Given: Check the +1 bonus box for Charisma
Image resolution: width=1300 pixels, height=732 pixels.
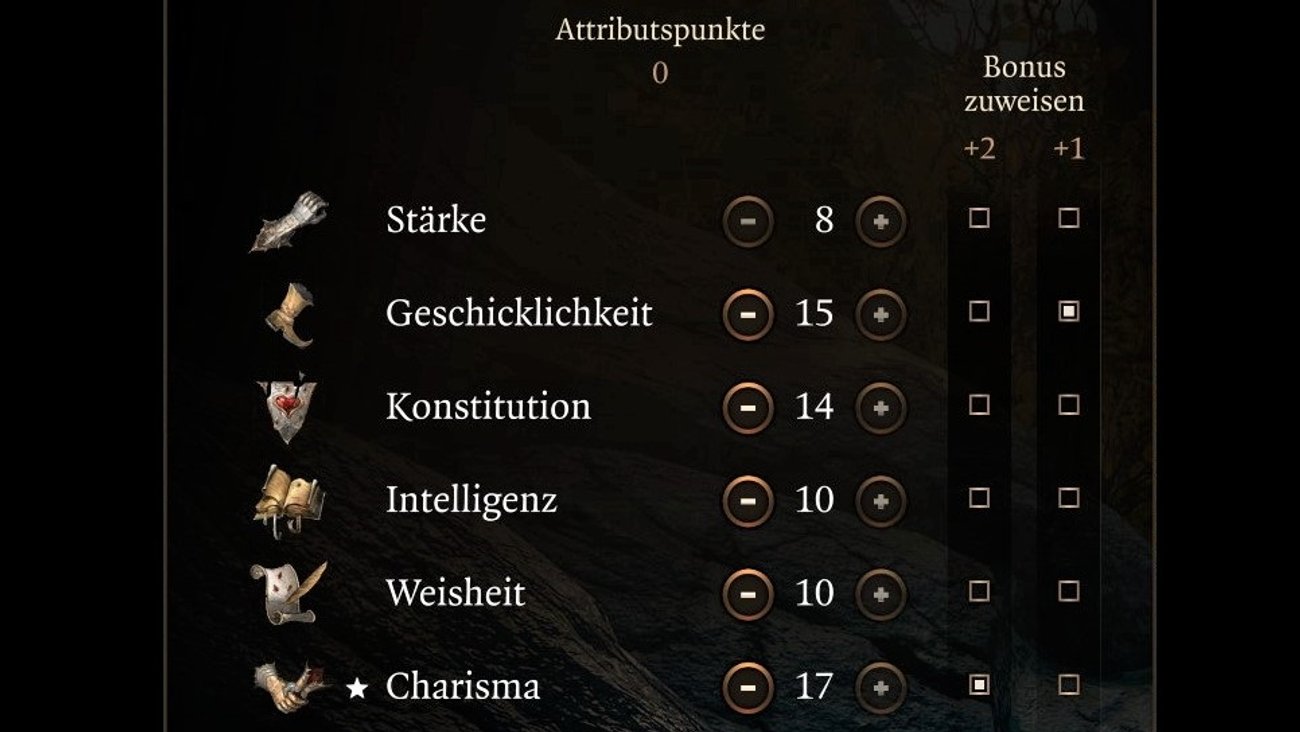Looking at the screenshot, I should tap(1068, 685).
